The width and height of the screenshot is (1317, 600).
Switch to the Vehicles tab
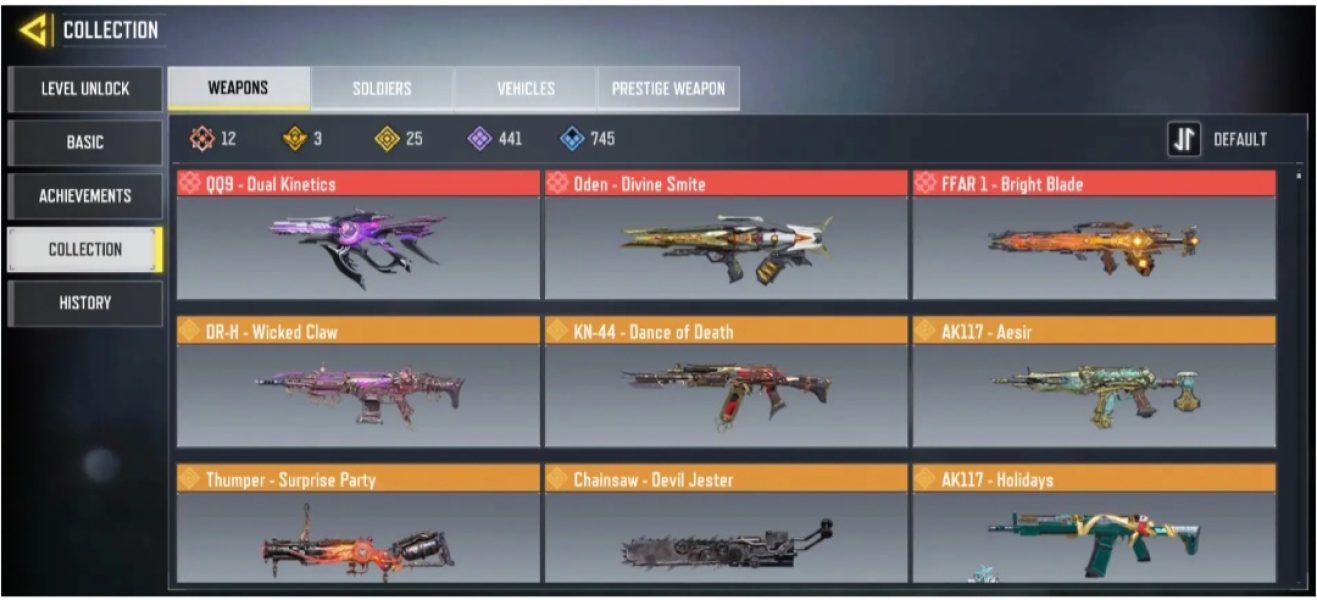click(x=526, y=89)
